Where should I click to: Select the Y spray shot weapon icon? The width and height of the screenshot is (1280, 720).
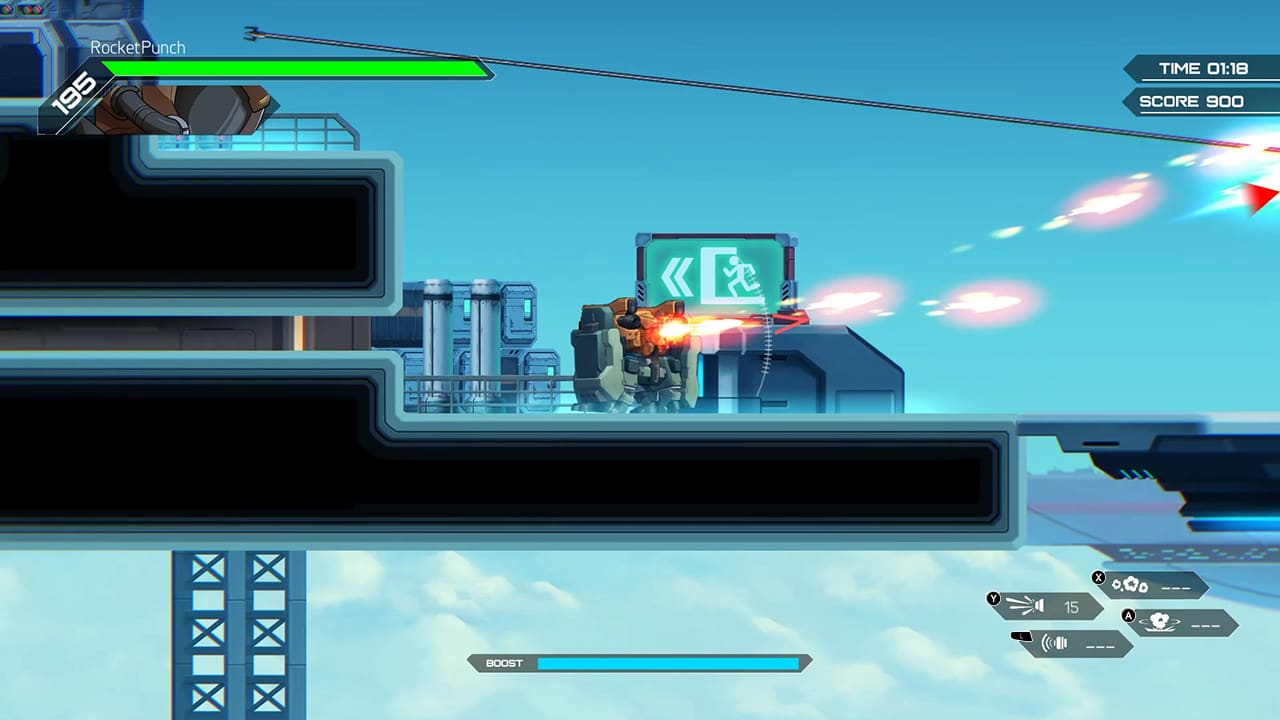pos(1026,606)
